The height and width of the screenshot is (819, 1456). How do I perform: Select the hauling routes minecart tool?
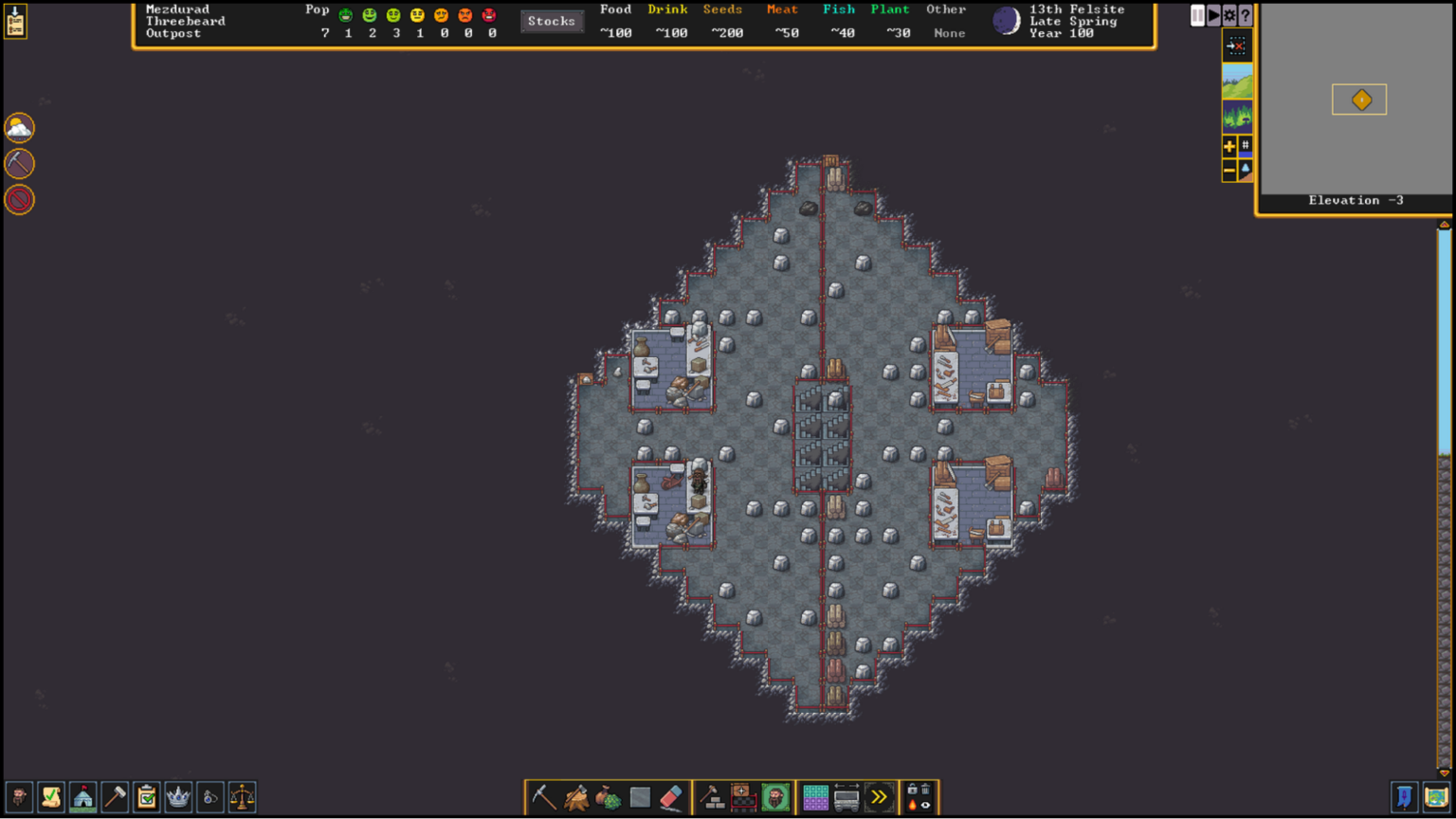pos(846,799)
